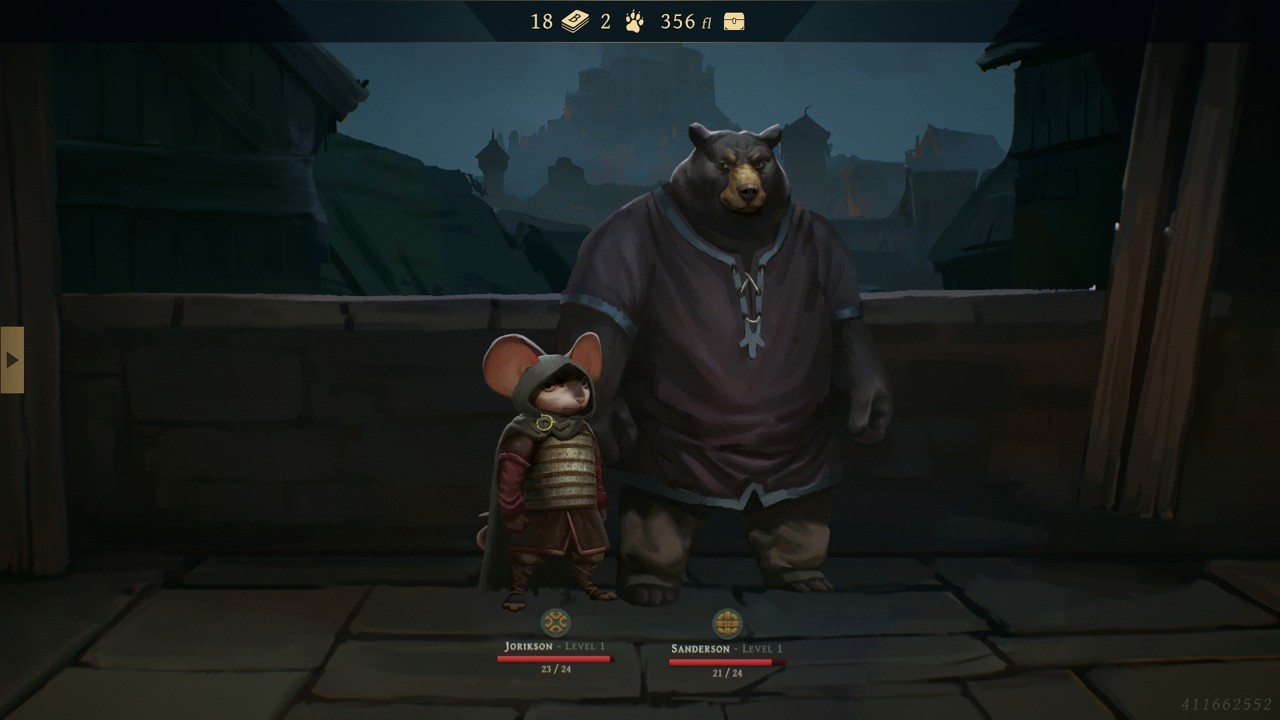Open the treasure chest inventory icon
This screenshot has height=720, width=1280.
point(734,22)
